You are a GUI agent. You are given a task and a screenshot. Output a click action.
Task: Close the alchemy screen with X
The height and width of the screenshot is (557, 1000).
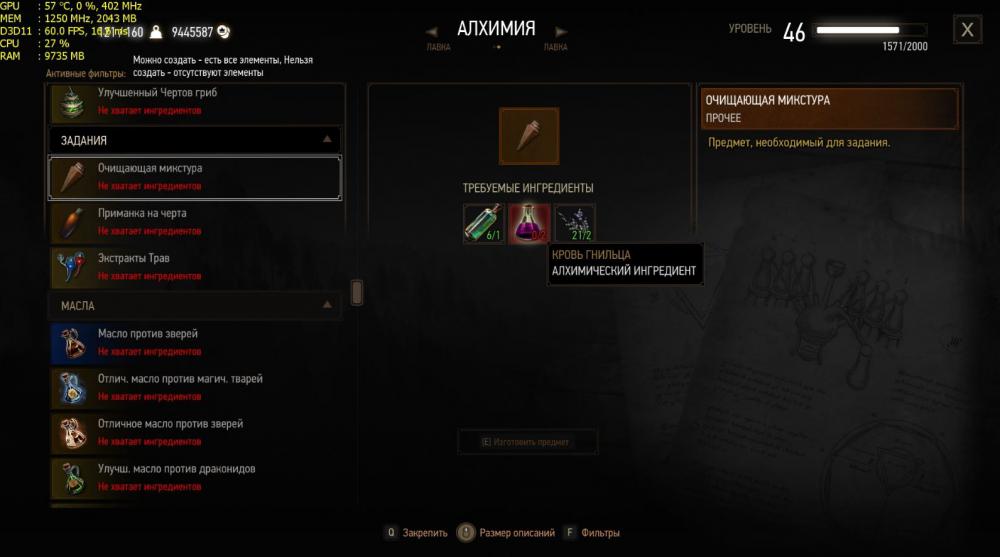point(967,30)
